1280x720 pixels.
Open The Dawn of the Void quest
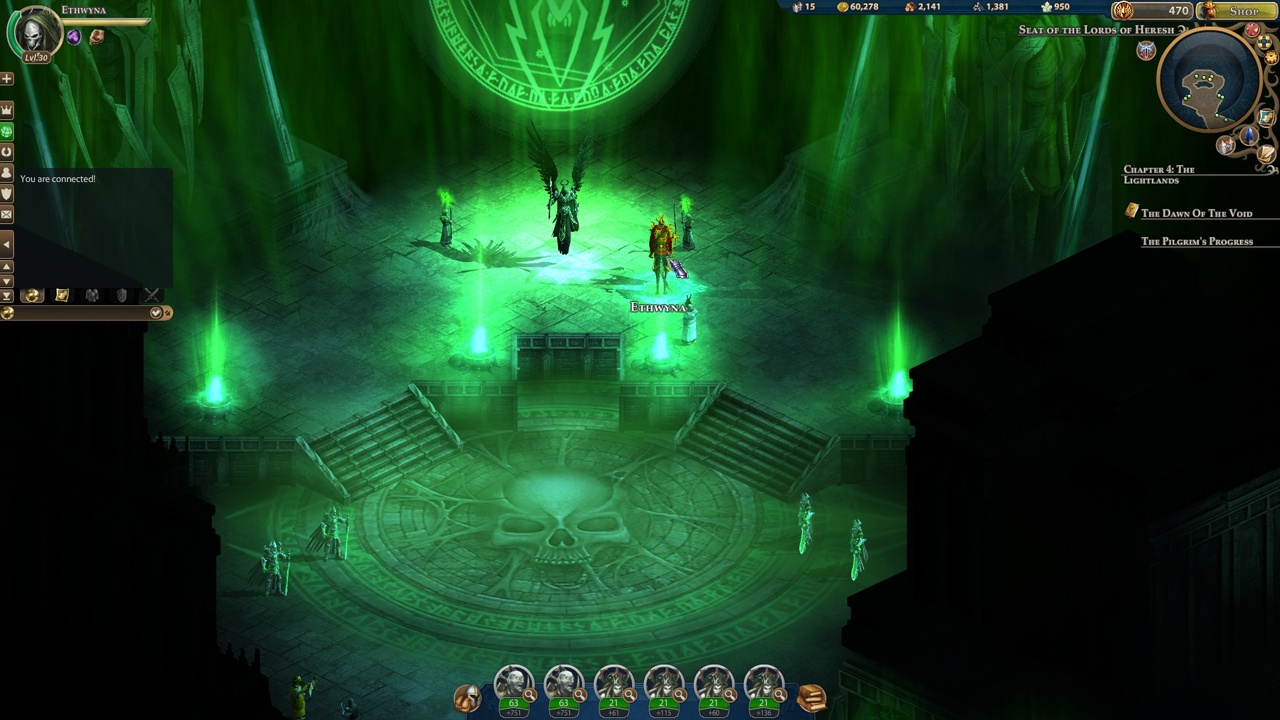[1196, 213]
